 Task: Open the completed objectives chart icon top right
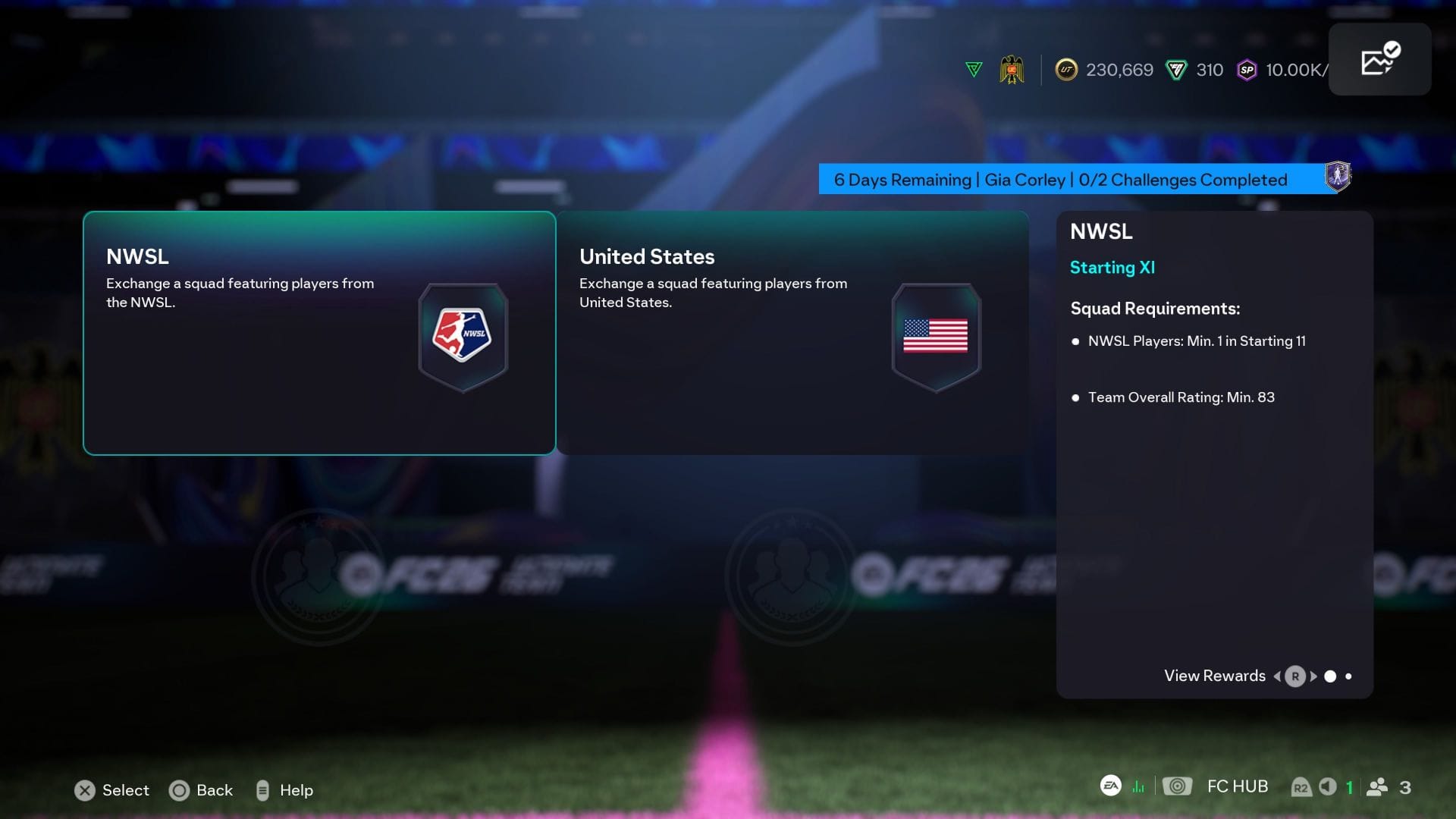pyautogui.click(x=1379, y=58)
